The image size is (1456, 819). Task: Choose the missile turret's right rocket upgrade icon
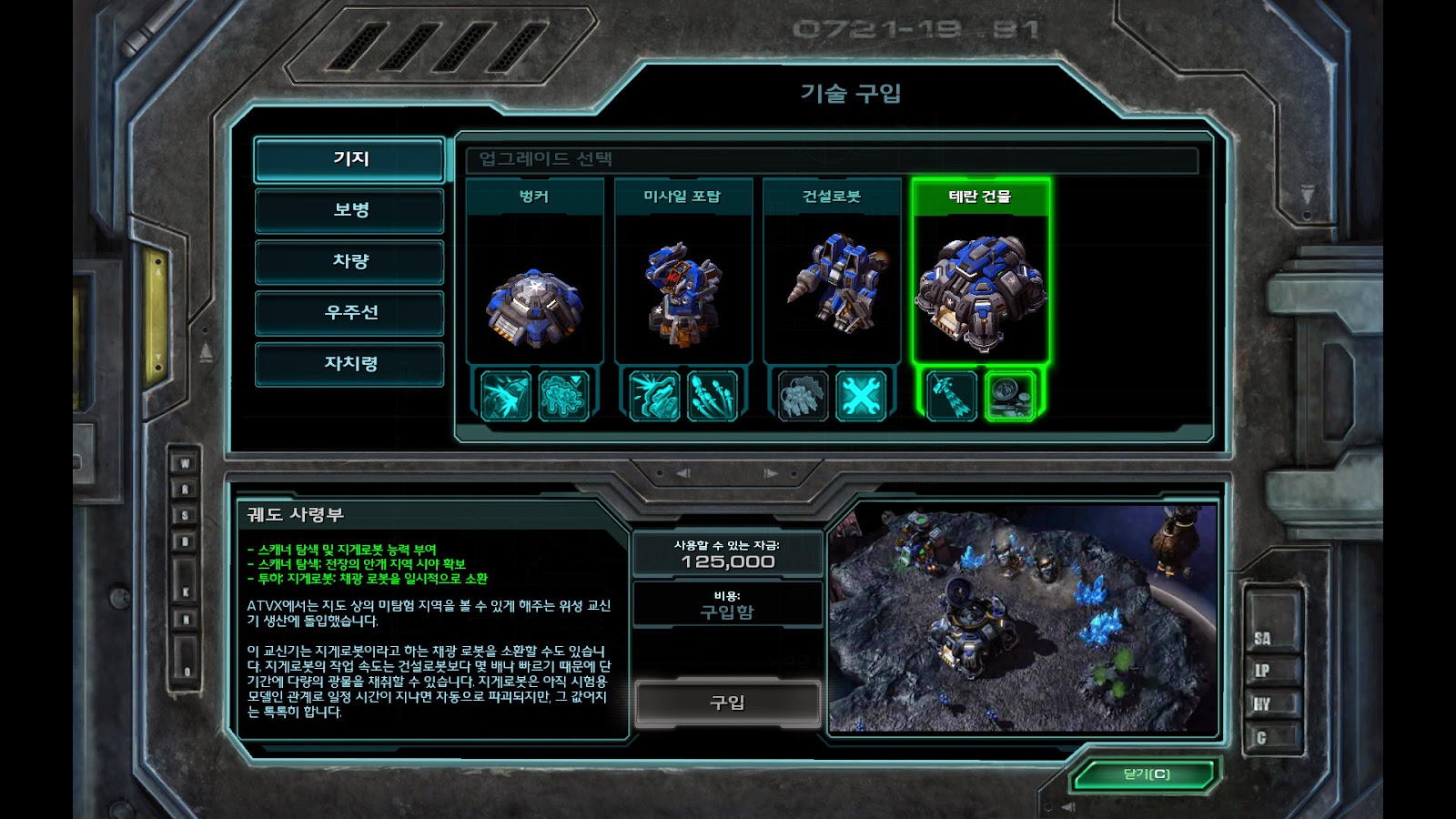pos(712,396)
